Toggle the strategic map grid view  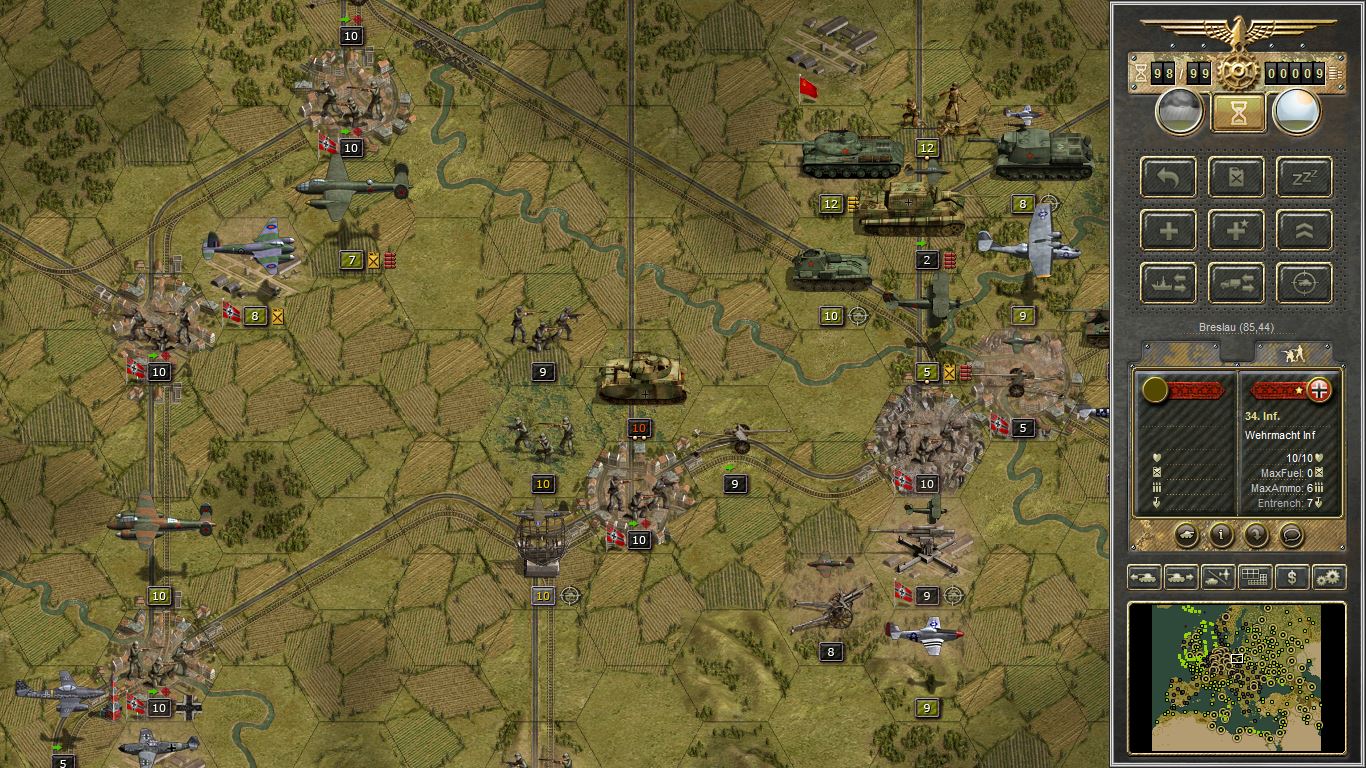1254,577
